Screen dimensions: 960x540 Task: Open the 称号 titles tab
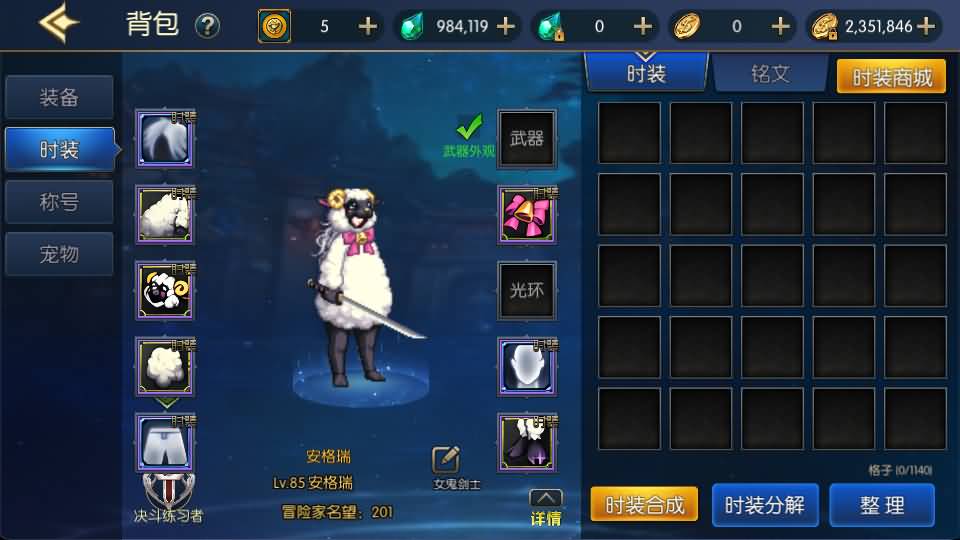point(59,202)
